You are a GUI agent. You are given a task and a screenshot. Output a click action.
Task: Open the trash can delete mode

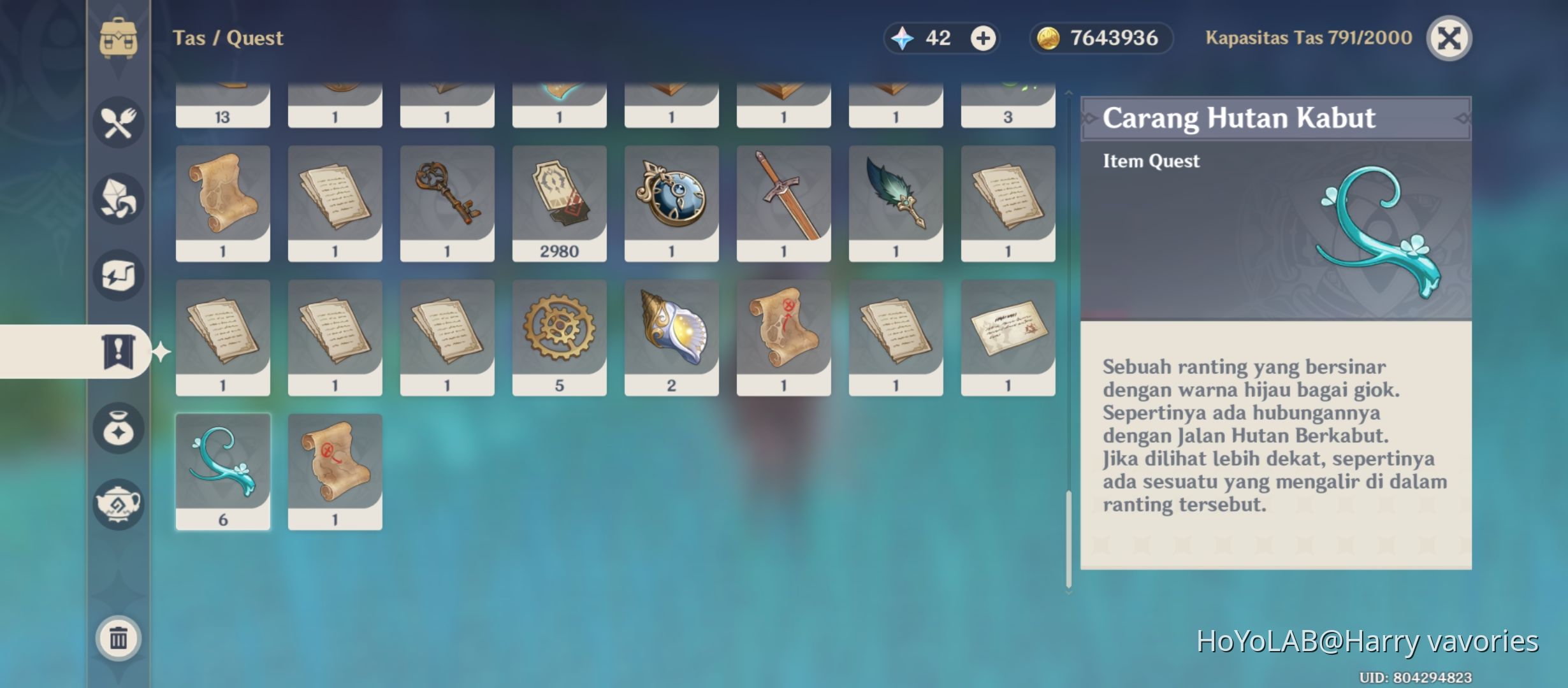119,638
